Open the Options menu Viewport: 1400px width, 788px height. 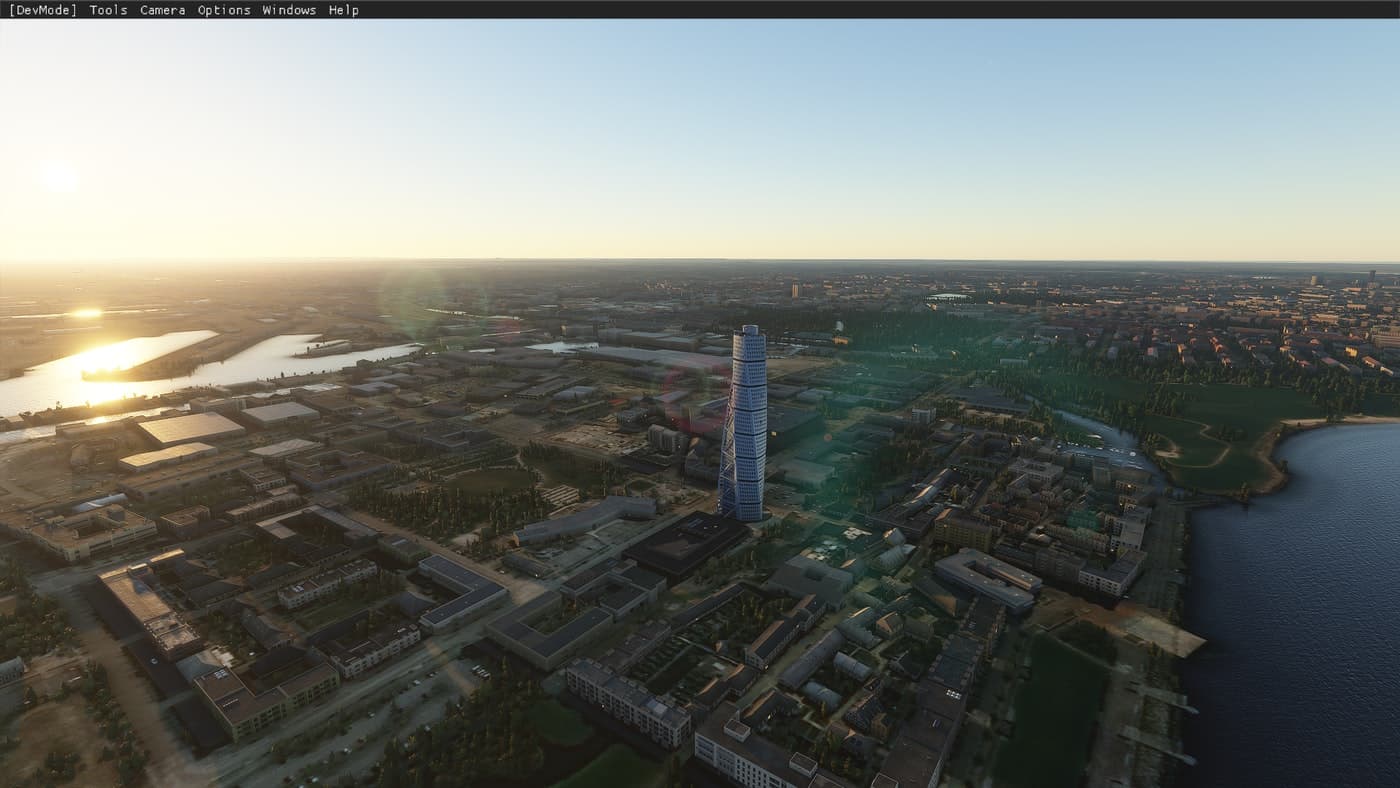pyautogui.click(x=223, y=10)
